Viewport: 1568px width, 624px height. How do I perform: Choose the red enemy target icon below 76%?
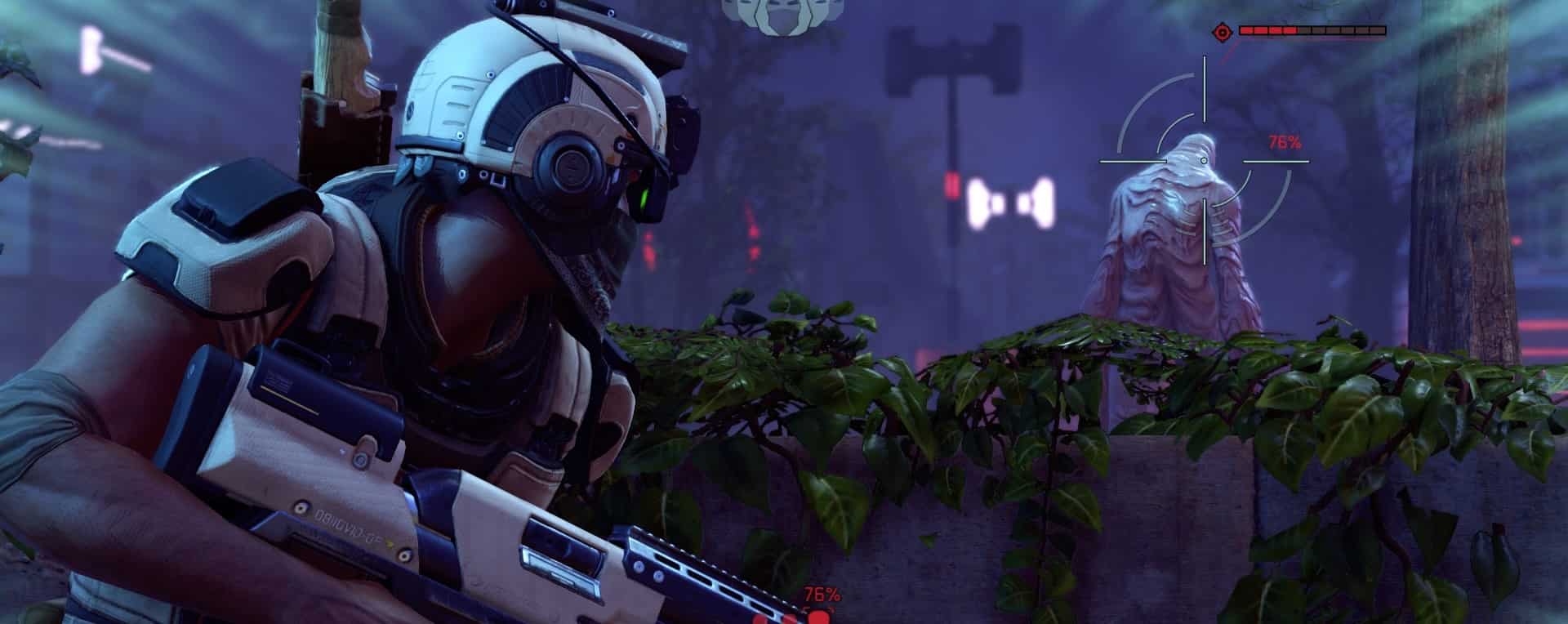[817, 615]
